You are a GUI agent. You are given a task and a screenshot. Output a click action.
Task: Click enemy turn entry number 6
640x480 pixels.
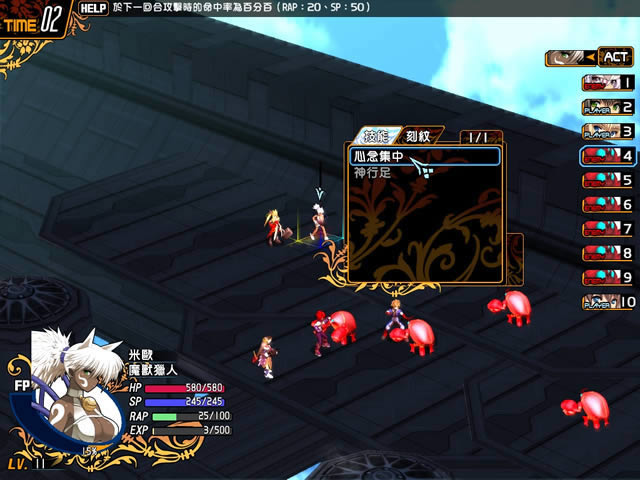(607, 204)
